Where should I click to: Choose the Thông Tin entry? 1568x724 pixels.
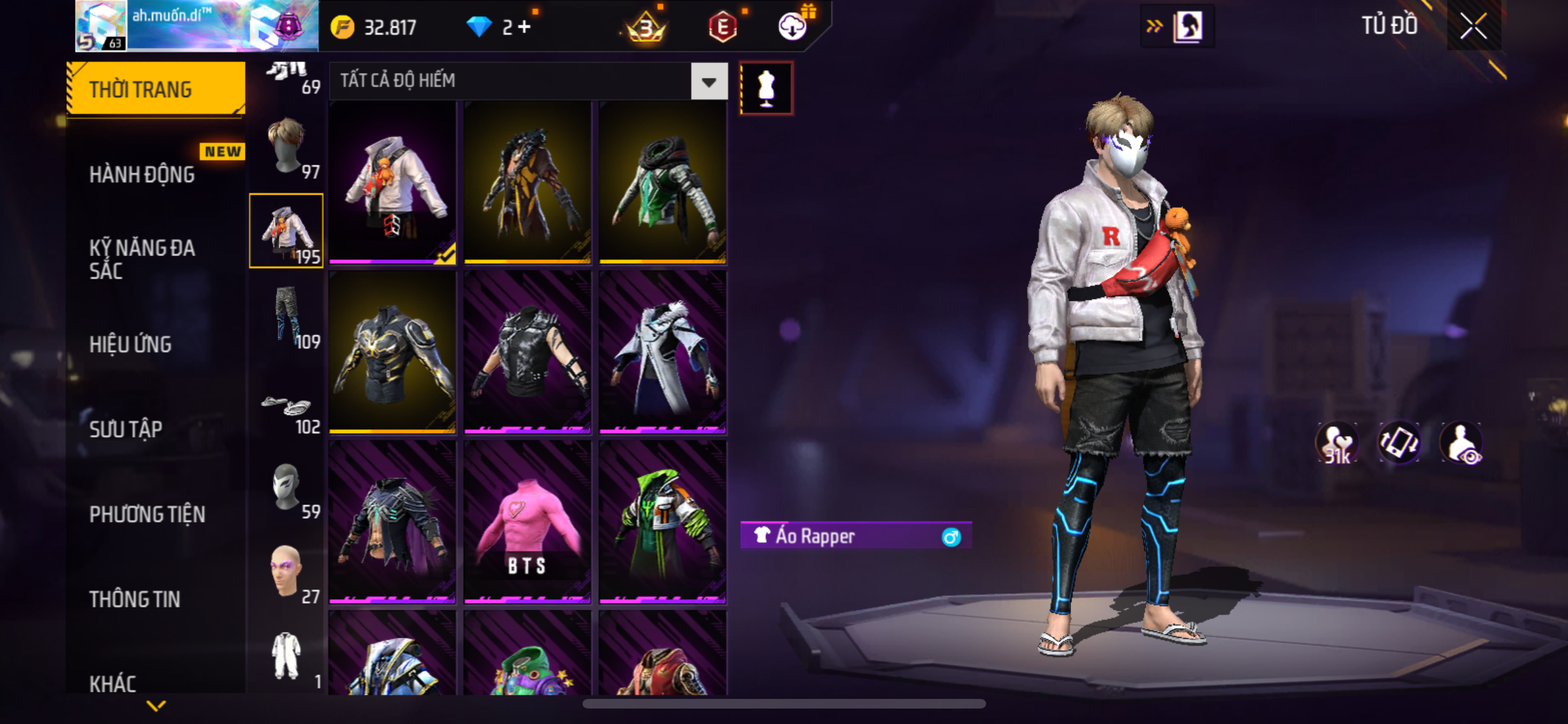coord(135,599)
